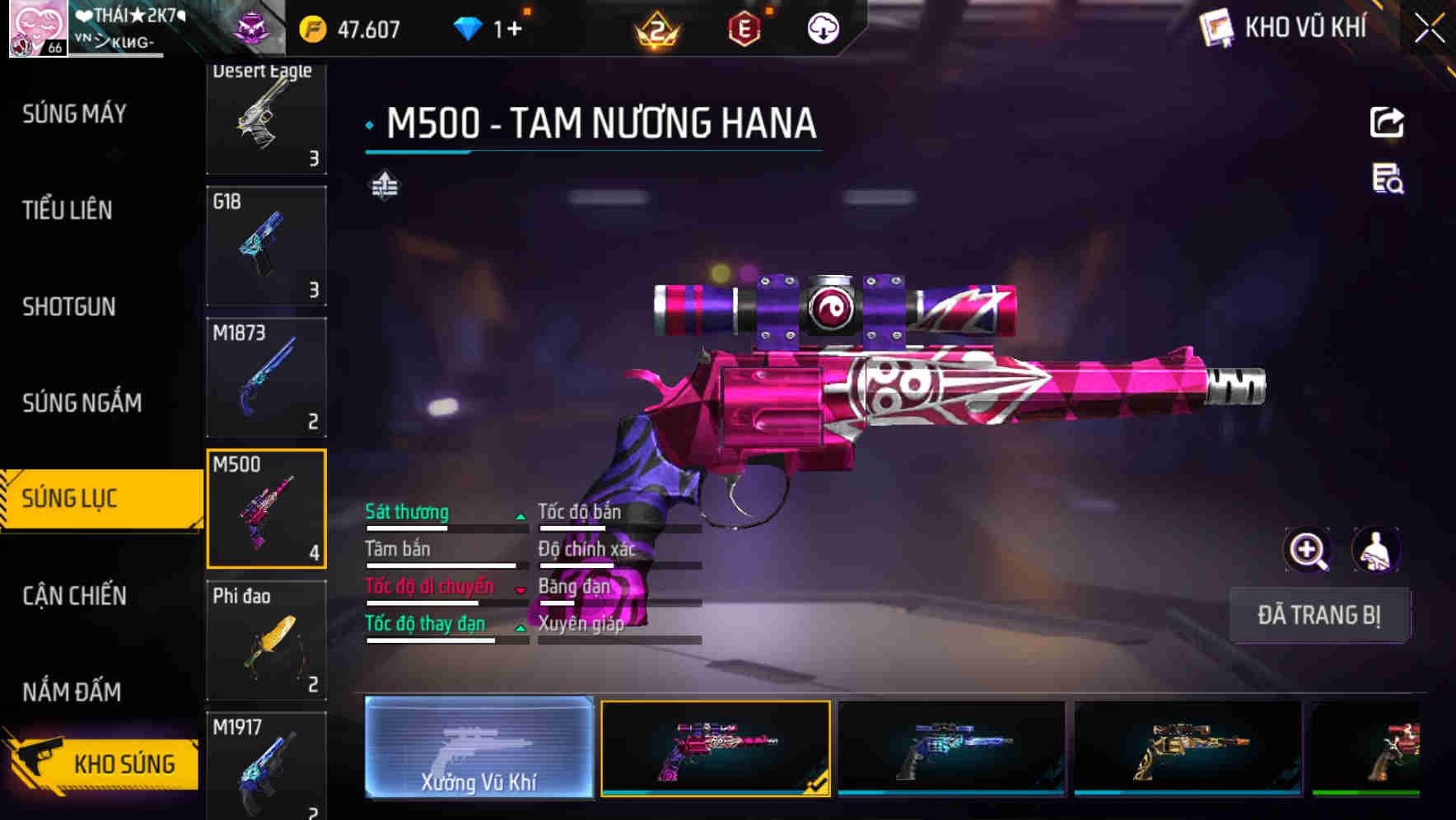Choose the M1873 weapon slot
This screenshot has width=1456, height=820.
pyautogui.click(x=266, y=377)
